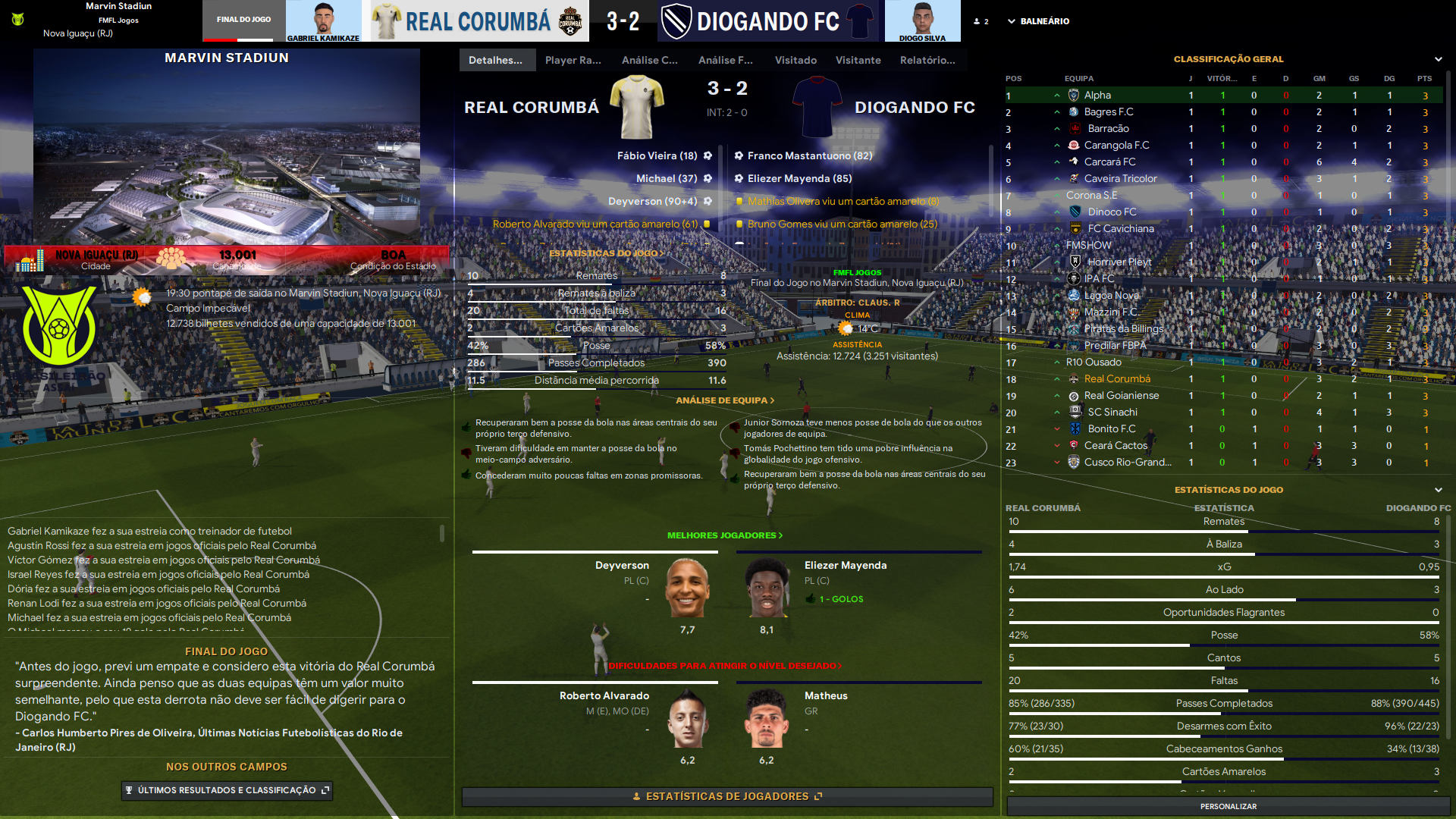Open the Player Ratings tab
The height and width of the screenshot is (819, 1456).
point(573,60)
